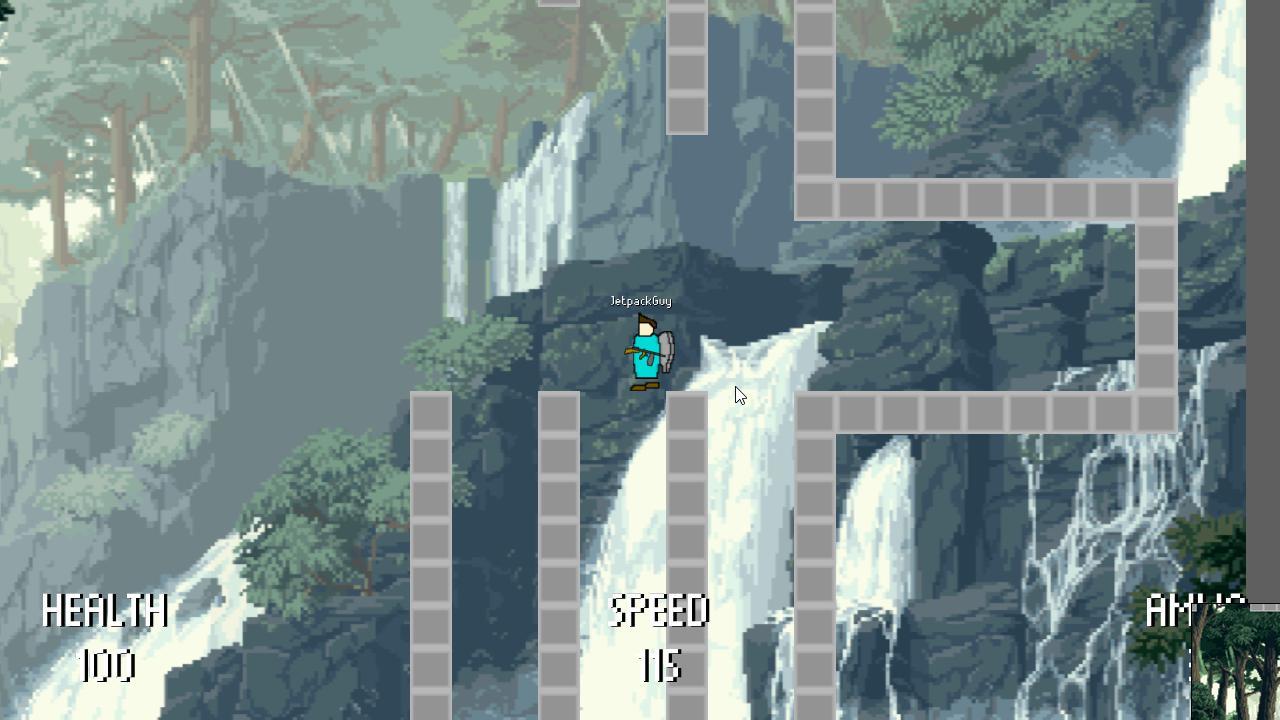
Task: Click the speed value showing 115
Action: point(662,668)
